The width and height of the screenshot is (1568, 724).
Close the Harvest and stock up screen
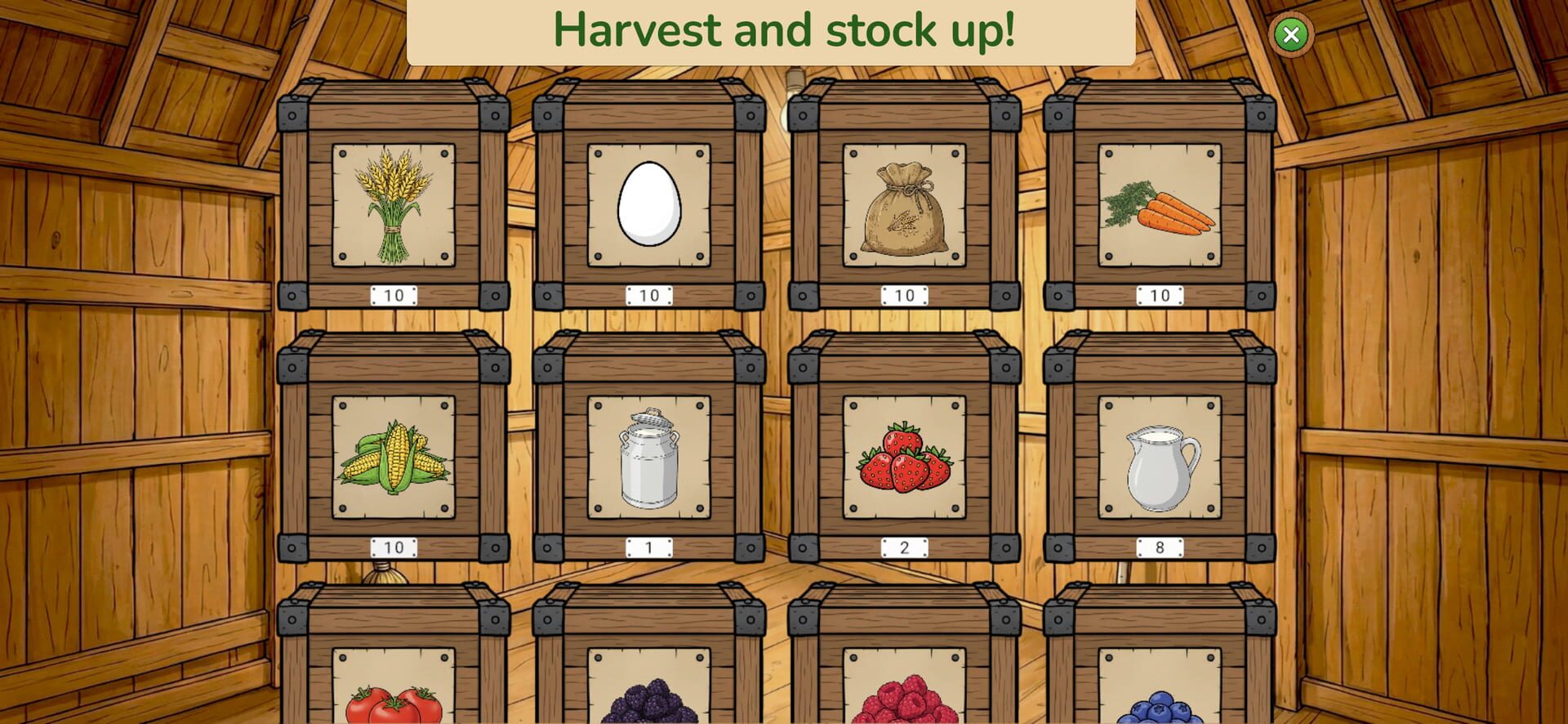1292,34
